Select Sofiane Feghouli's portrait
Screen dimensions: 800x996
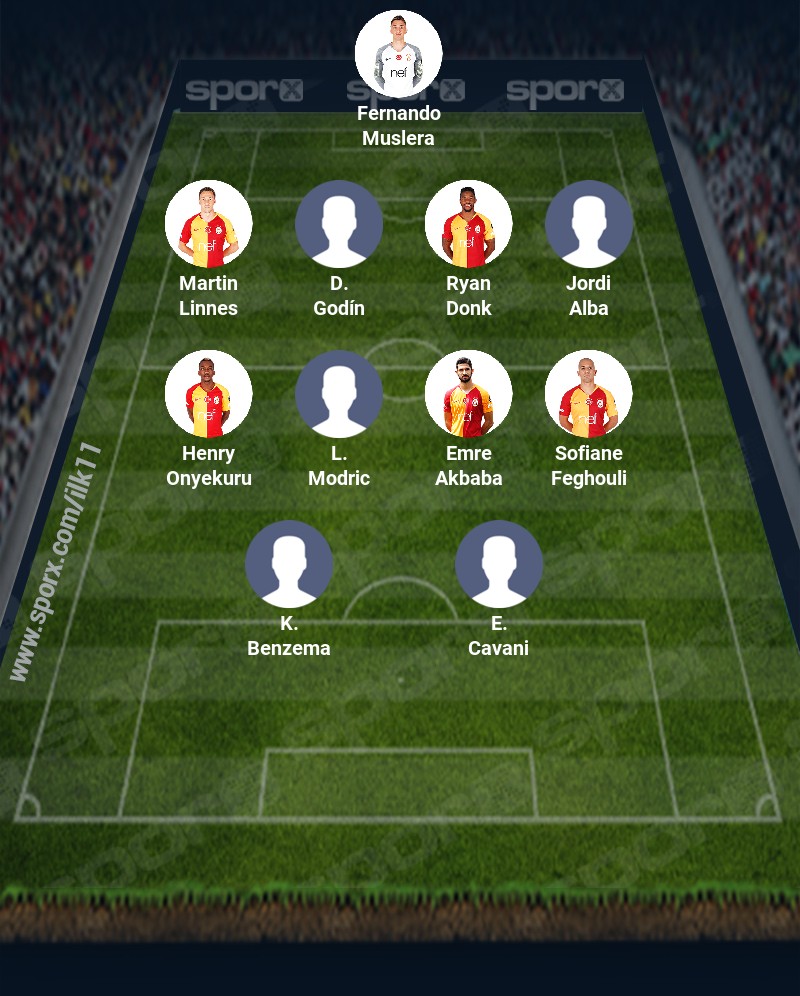coord(588,394)
